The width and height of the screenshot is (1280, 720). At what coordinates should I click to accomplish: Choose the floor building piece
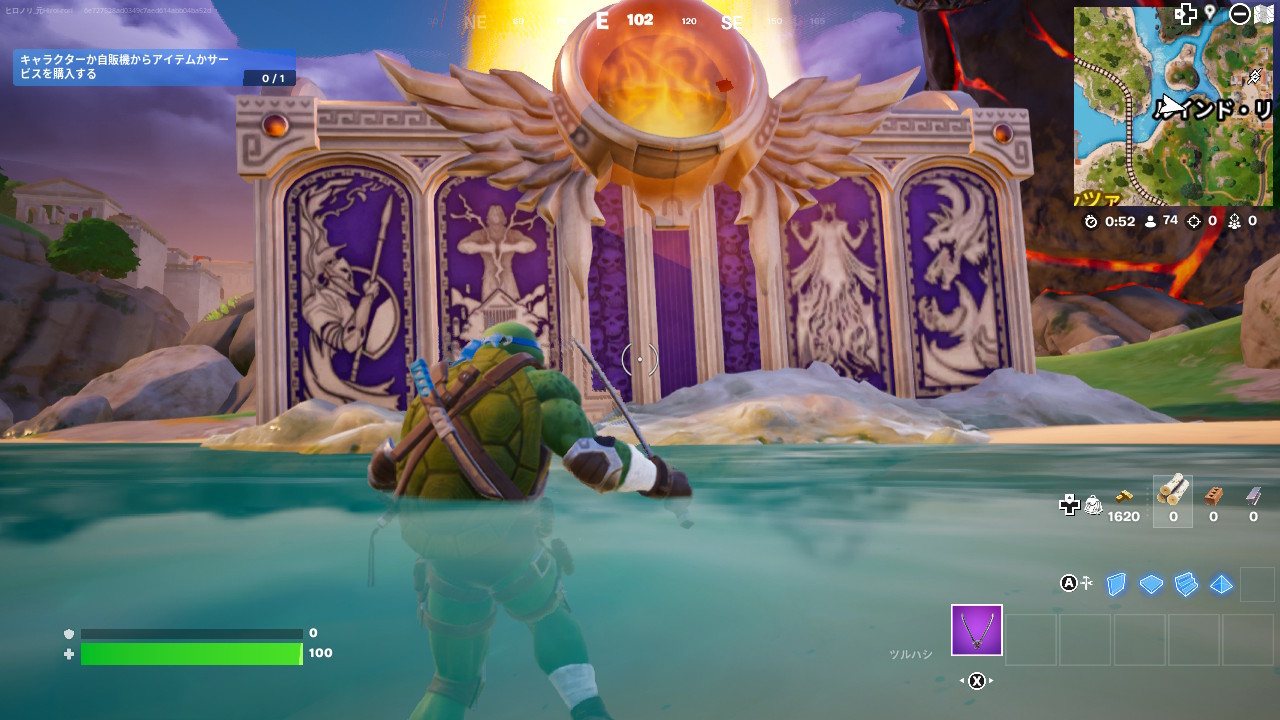click(x=1151, y=584)
